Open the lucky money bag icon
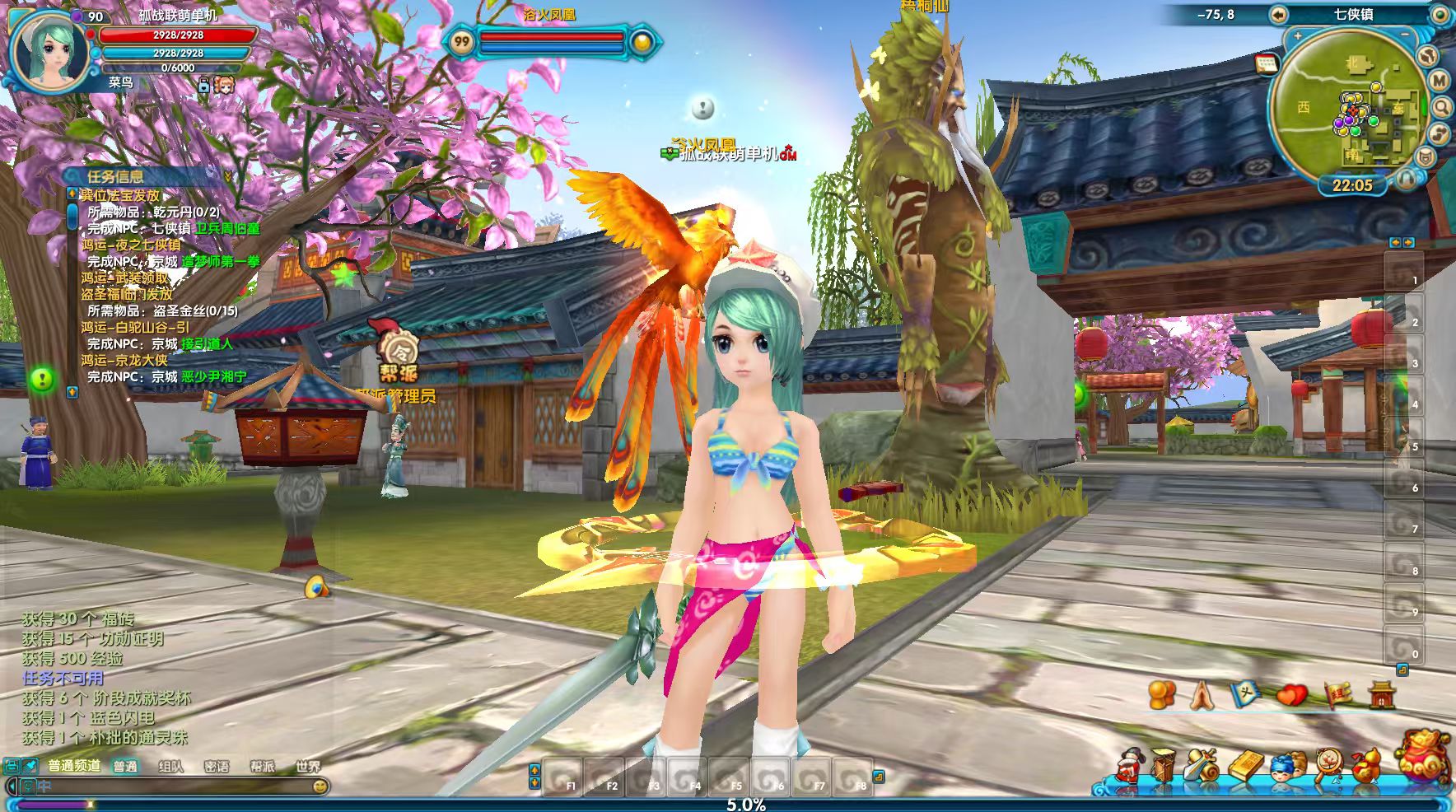1456x812 pixels. tap(1423, 755)
